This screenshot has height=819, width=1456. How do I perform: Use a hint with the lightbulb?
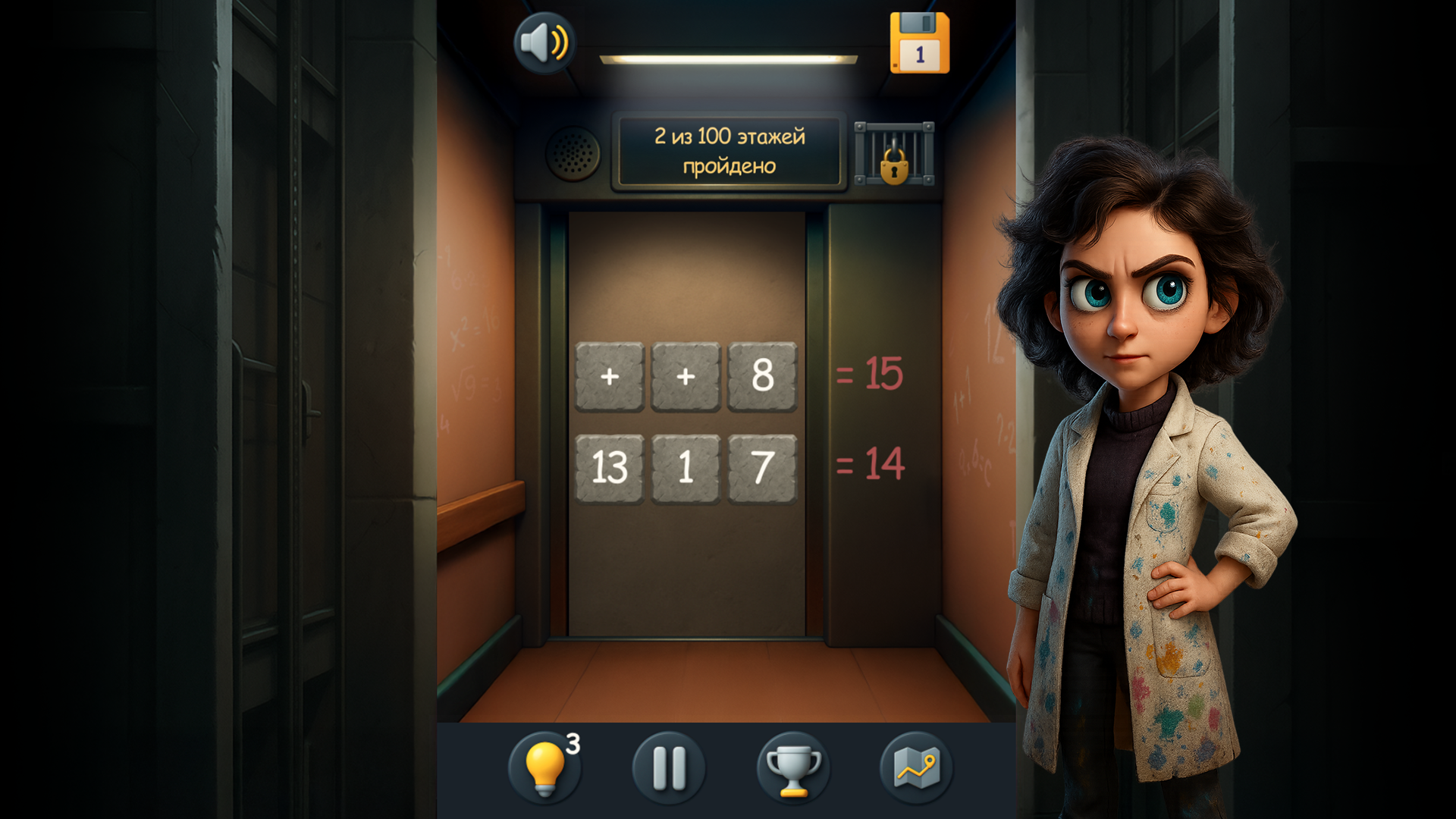(548, 768)
